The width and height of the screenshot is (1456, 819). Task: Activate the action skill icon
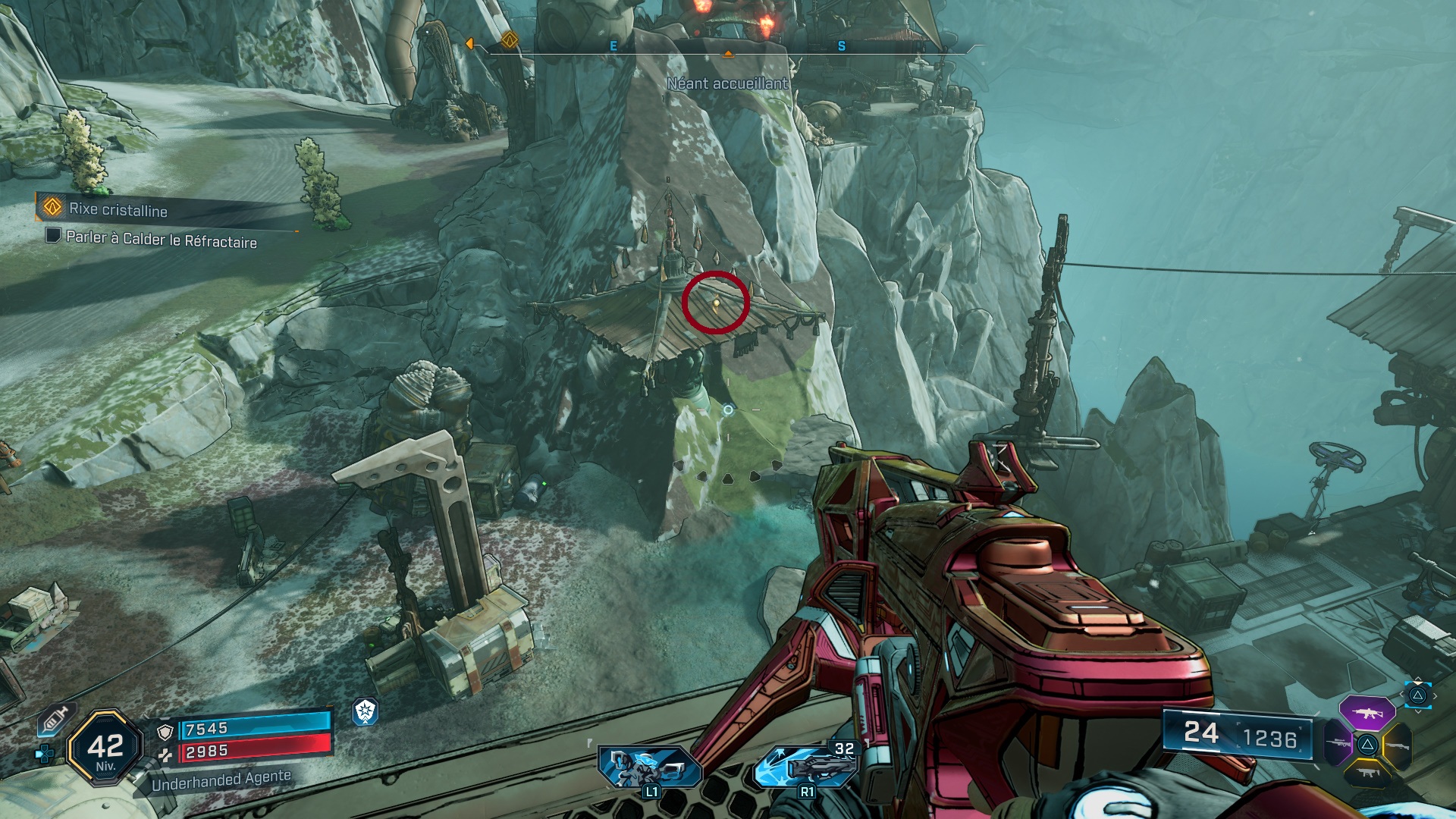coord(650,767)
